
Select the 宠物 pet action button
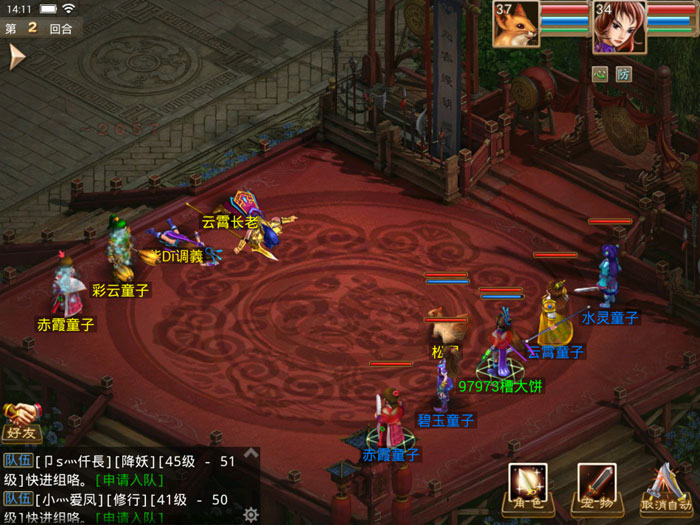595,487
